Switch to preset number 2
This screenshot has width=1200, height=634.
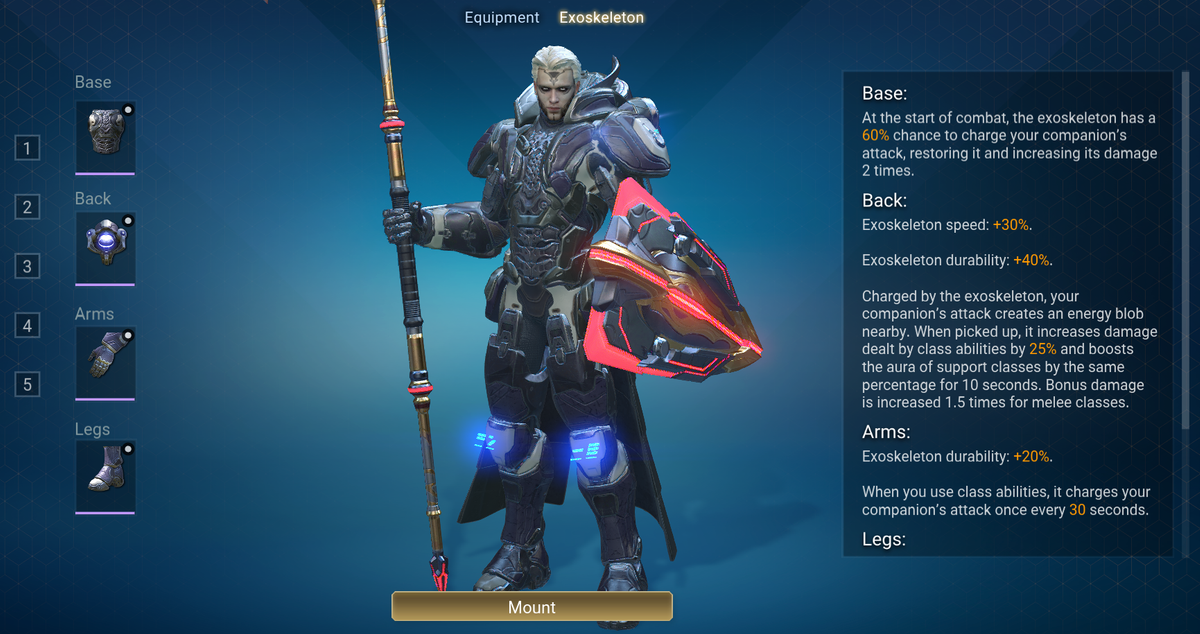click(27, 208)
